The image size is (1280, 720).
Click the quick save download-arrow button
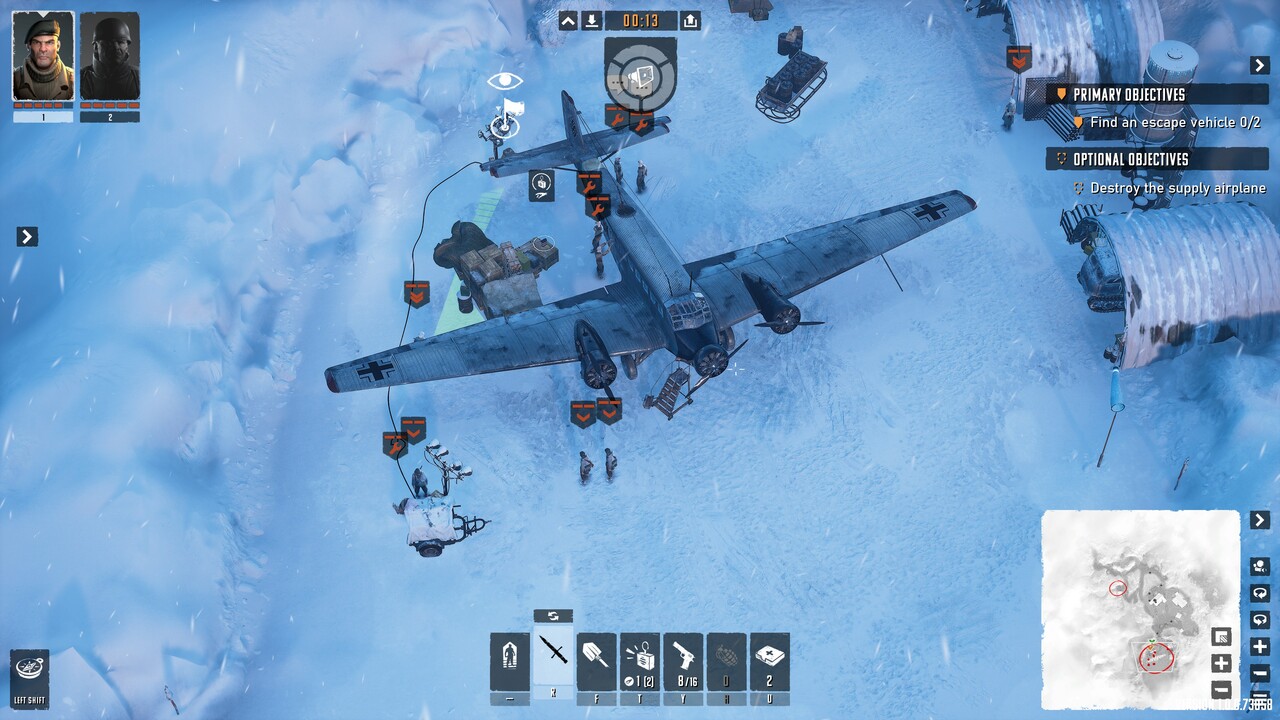pyautogui.click(x=591, y=21)
